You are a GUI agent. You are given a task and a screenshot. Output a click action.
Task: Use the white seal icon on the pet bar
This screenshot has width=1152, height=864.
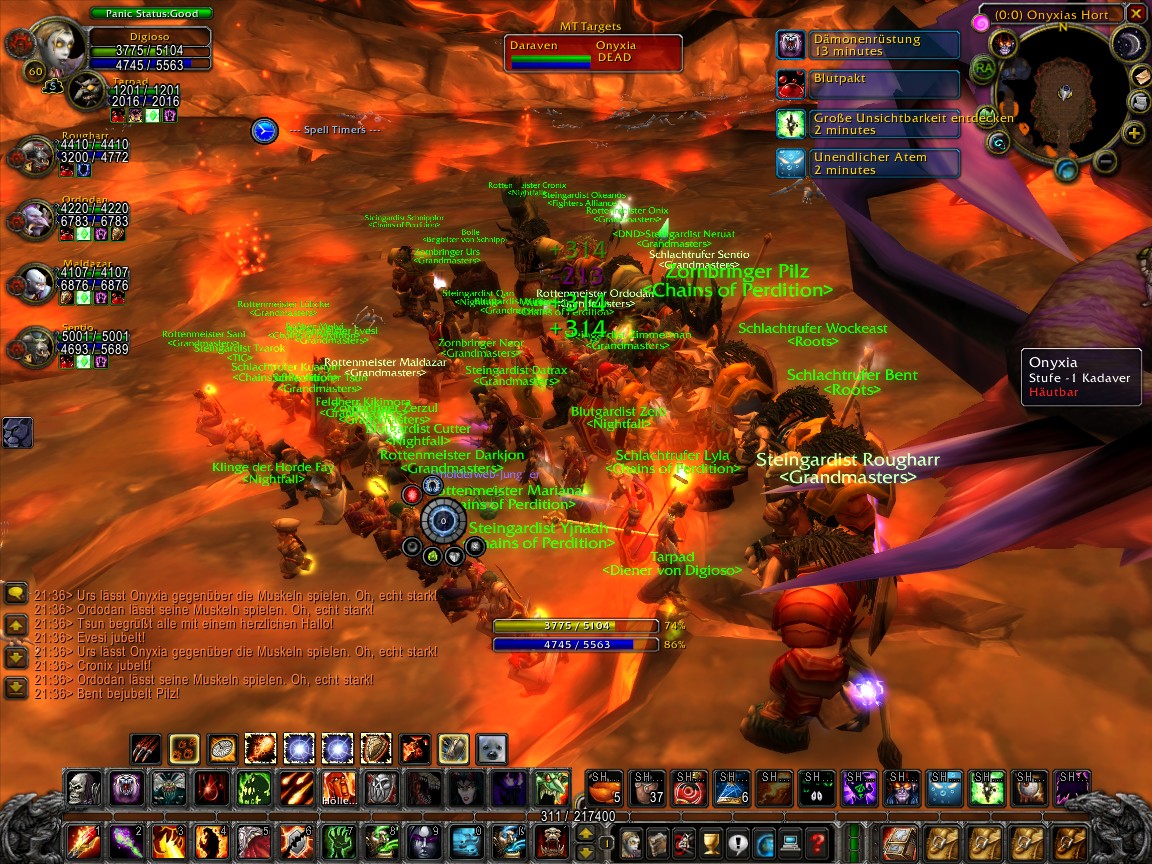point(491,748)
